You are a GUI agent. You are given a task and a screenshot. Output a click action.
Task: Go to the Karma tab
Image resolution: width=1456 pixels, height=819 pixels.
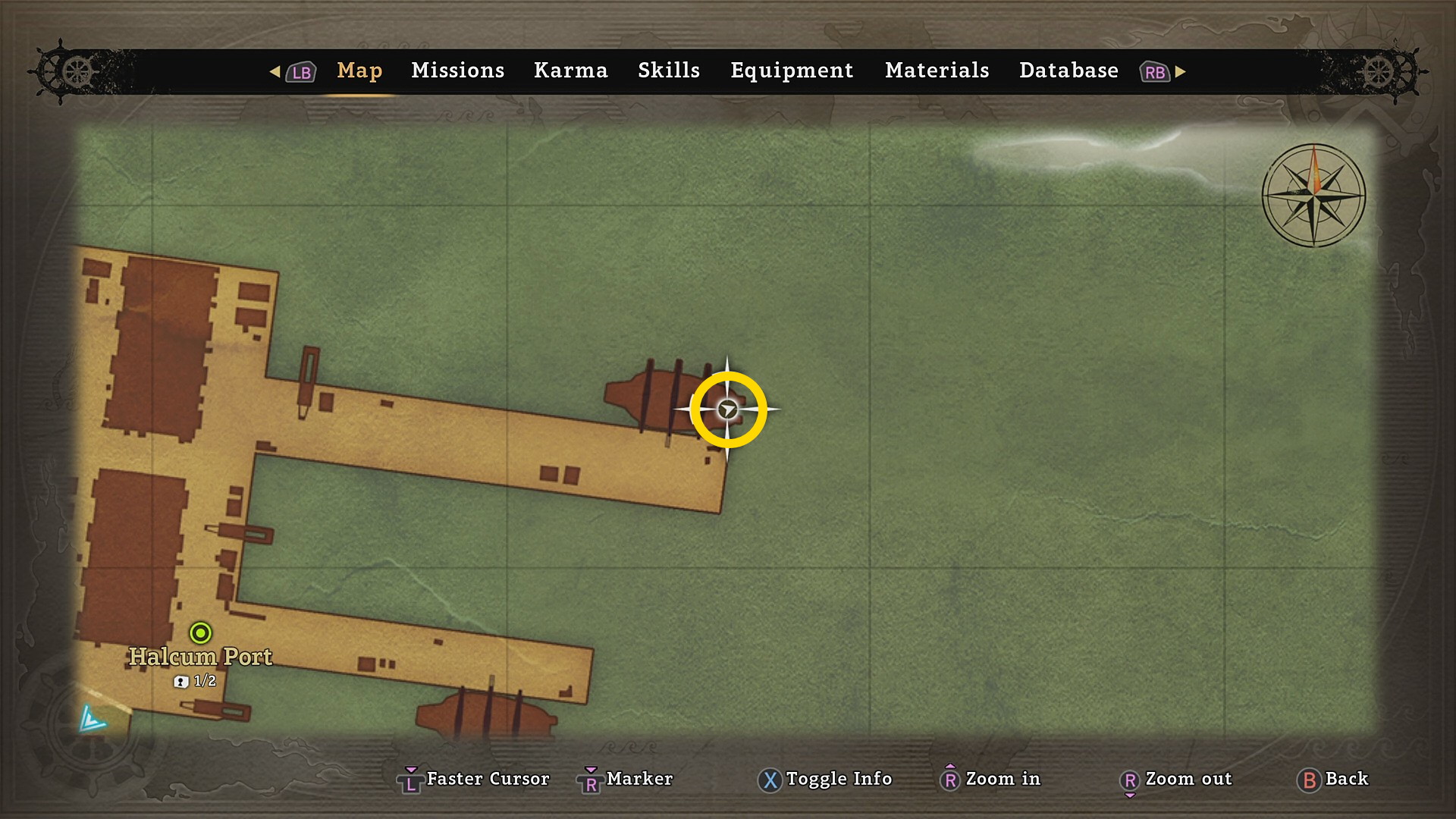point(570,71)
